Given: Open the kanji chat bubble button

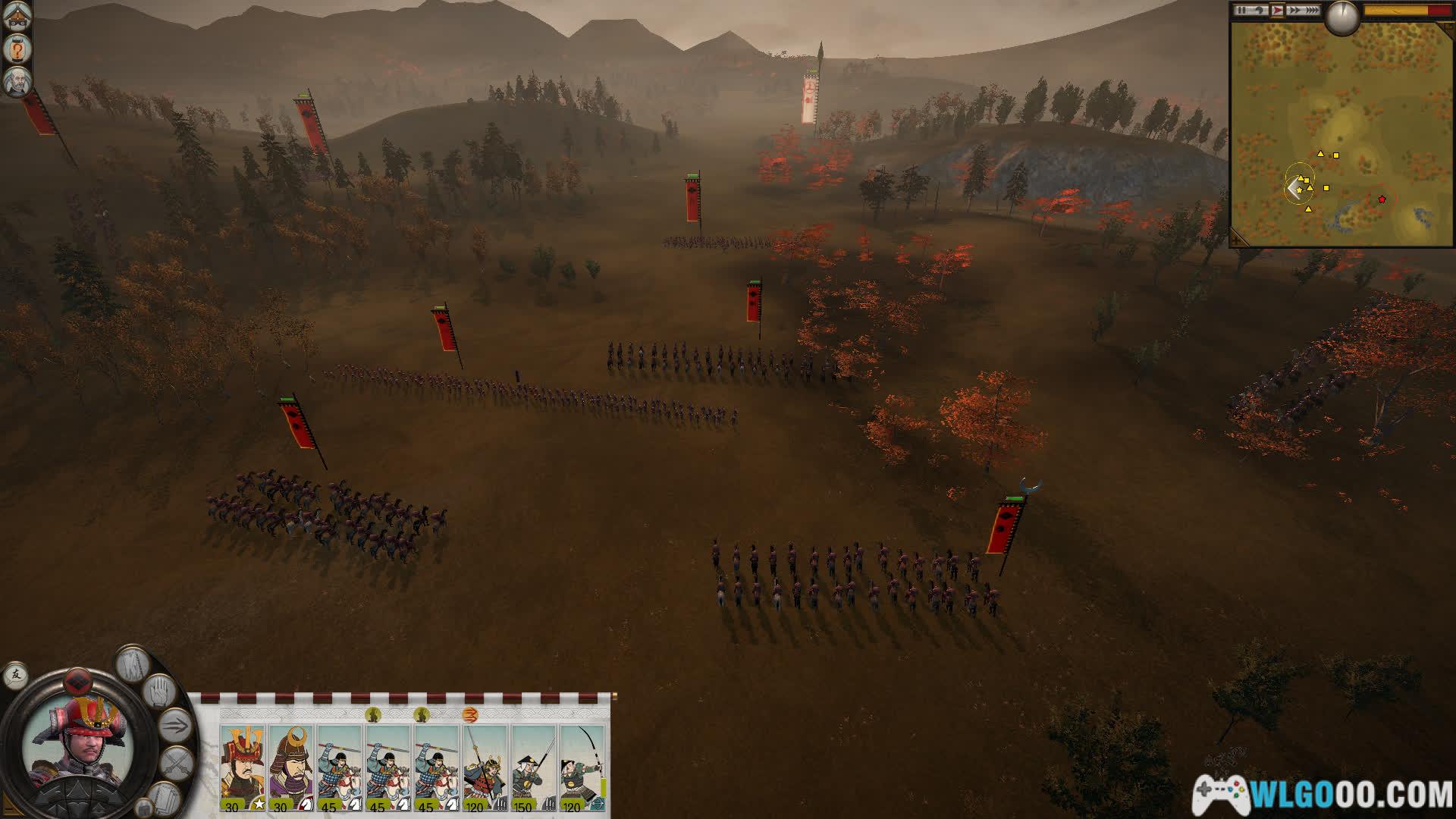Looking at the screenshot, I should 15,675.
